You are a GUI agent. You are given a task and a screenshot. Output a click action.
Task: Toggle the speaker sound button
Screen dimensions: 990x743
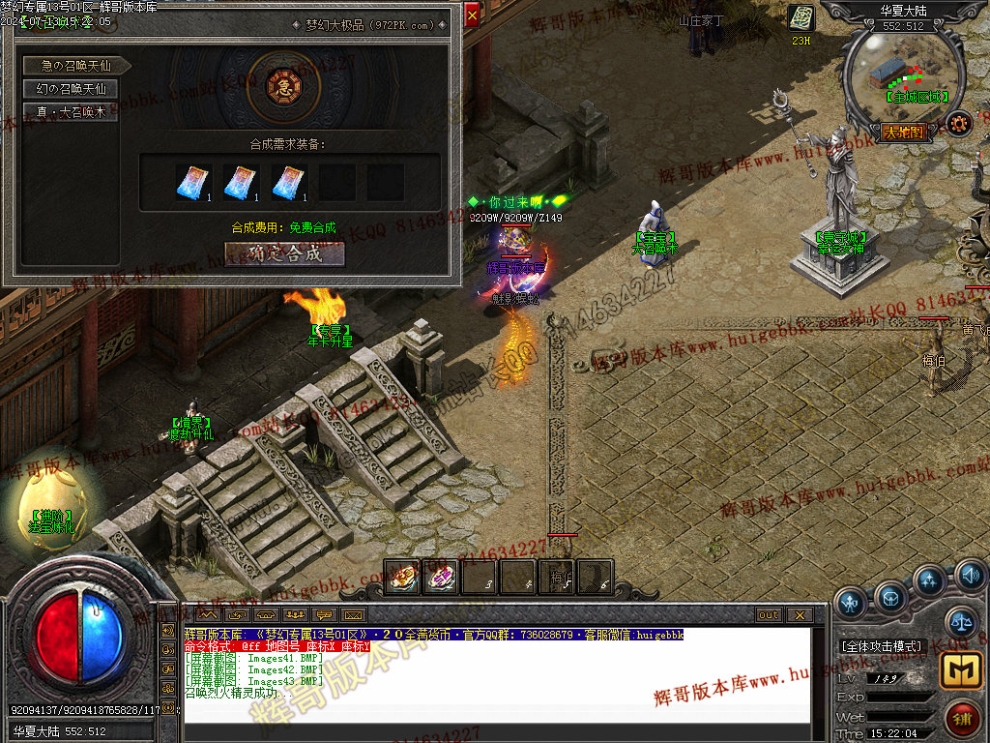[x=969, y=575]
